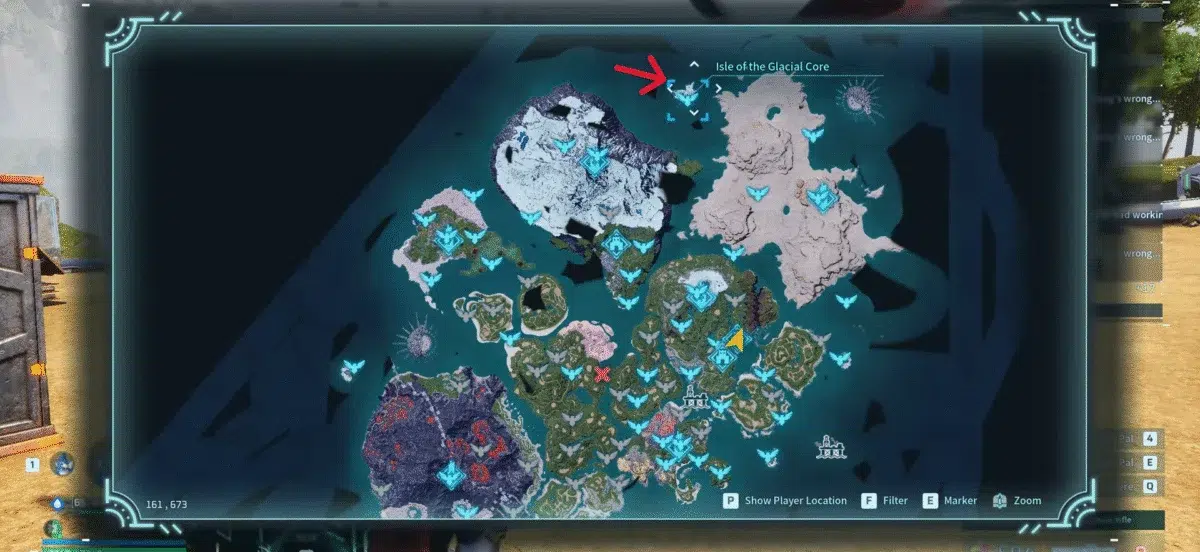
Task: Select the diamond tower icon on the northwestern small island
Action: pyautogui.click(x=448, y=239)
